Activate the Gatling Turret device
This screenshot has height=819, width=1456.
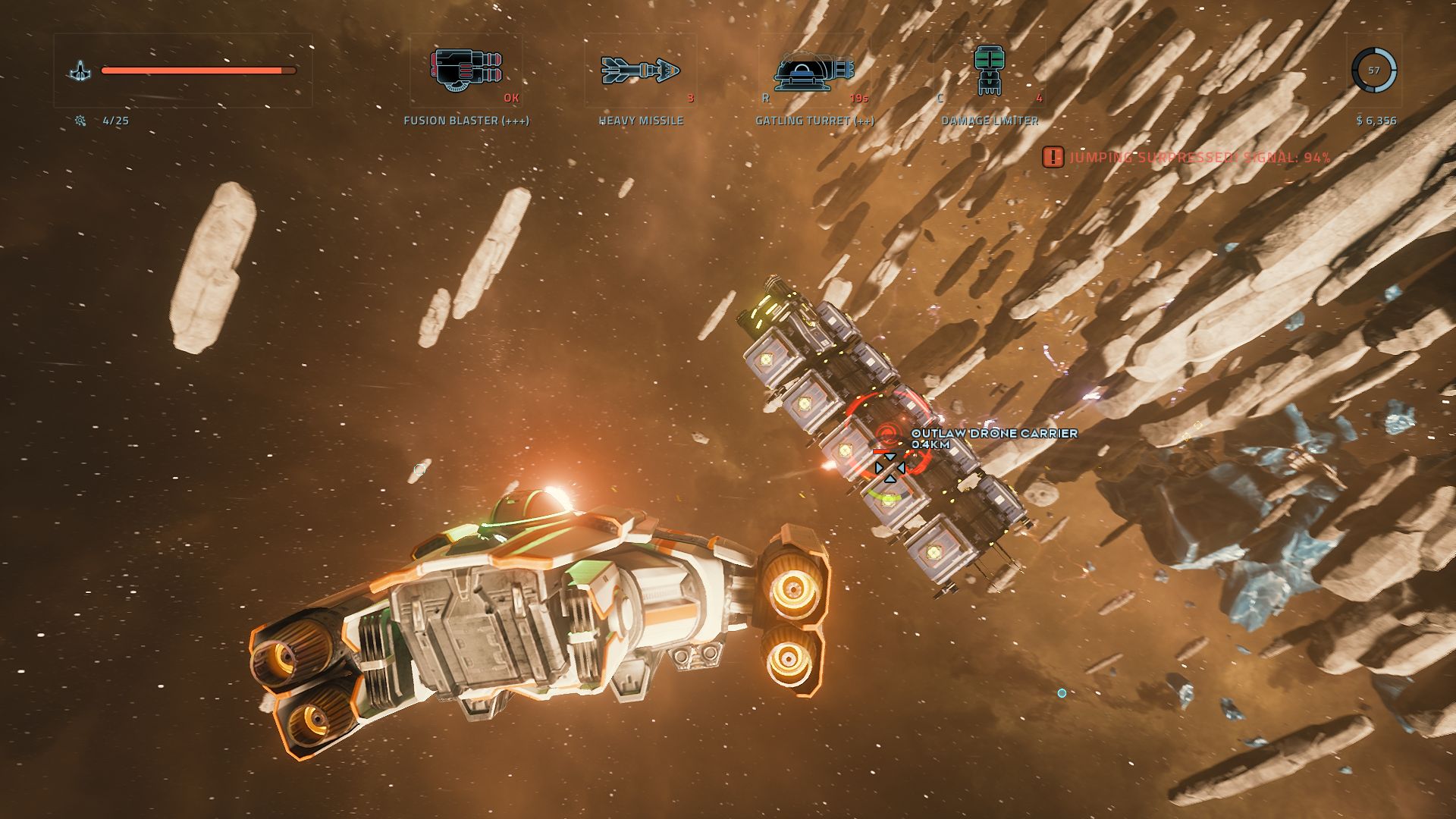tap(814, 71)
